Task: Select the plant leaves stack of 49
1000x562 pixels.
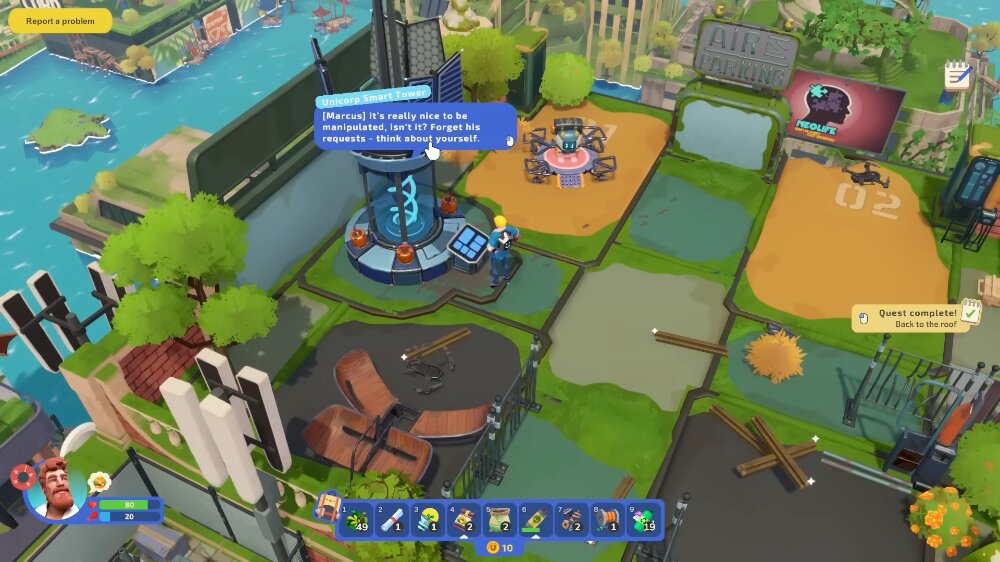Action: [357, 520]
